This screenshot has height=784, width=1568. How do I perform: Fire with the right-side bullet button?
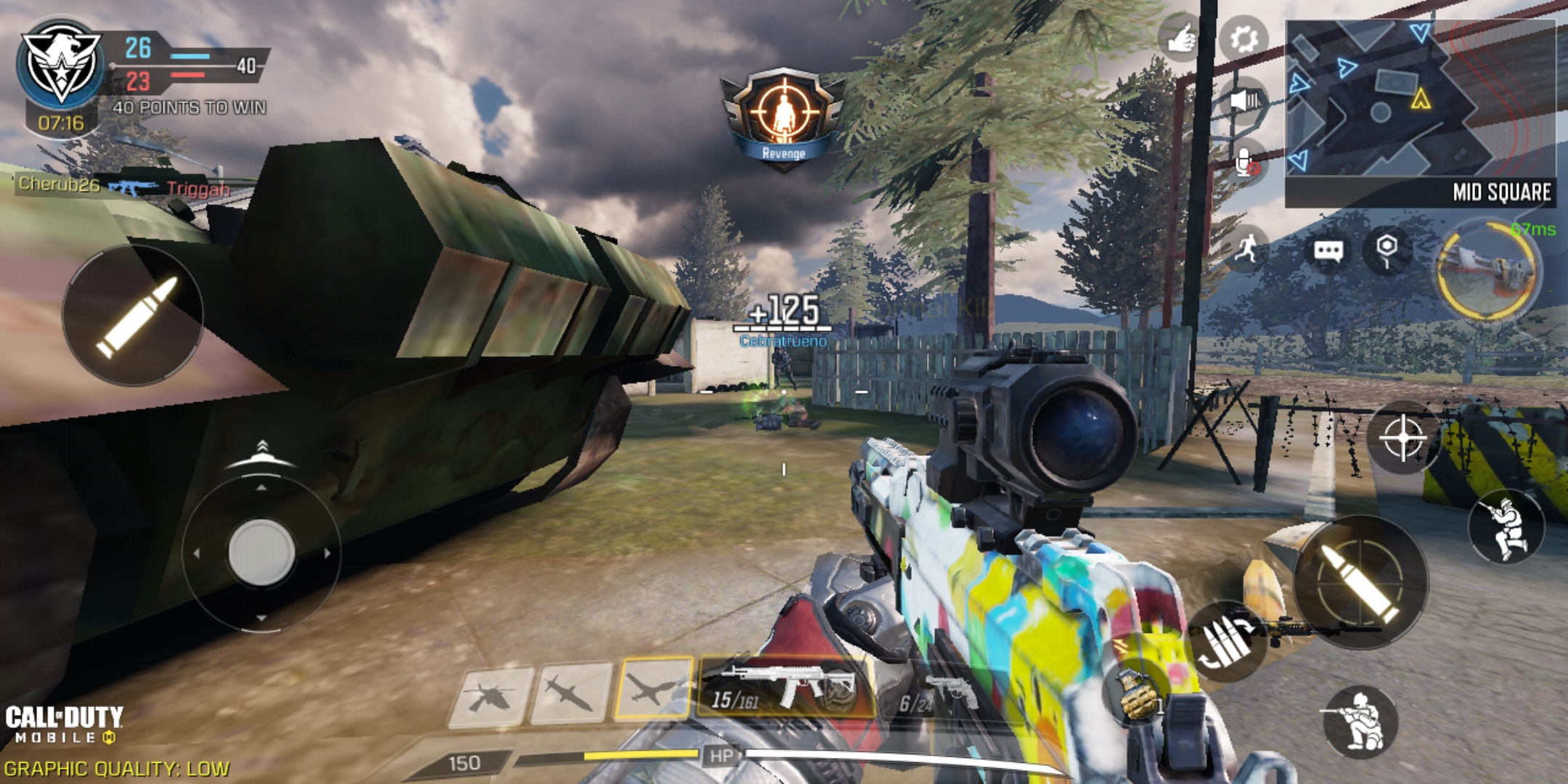click(x=1360, y=582)
